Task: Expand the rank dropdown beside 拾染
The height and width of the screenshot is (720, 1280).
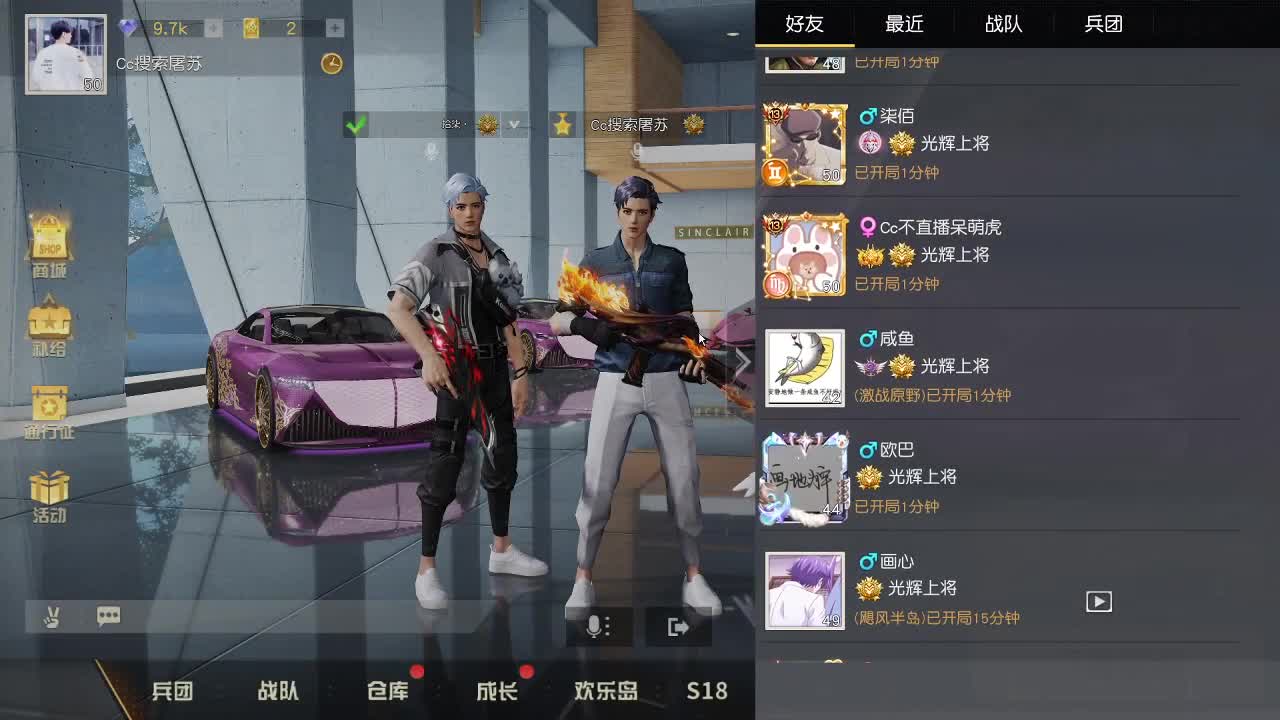Action: [513, 125]
